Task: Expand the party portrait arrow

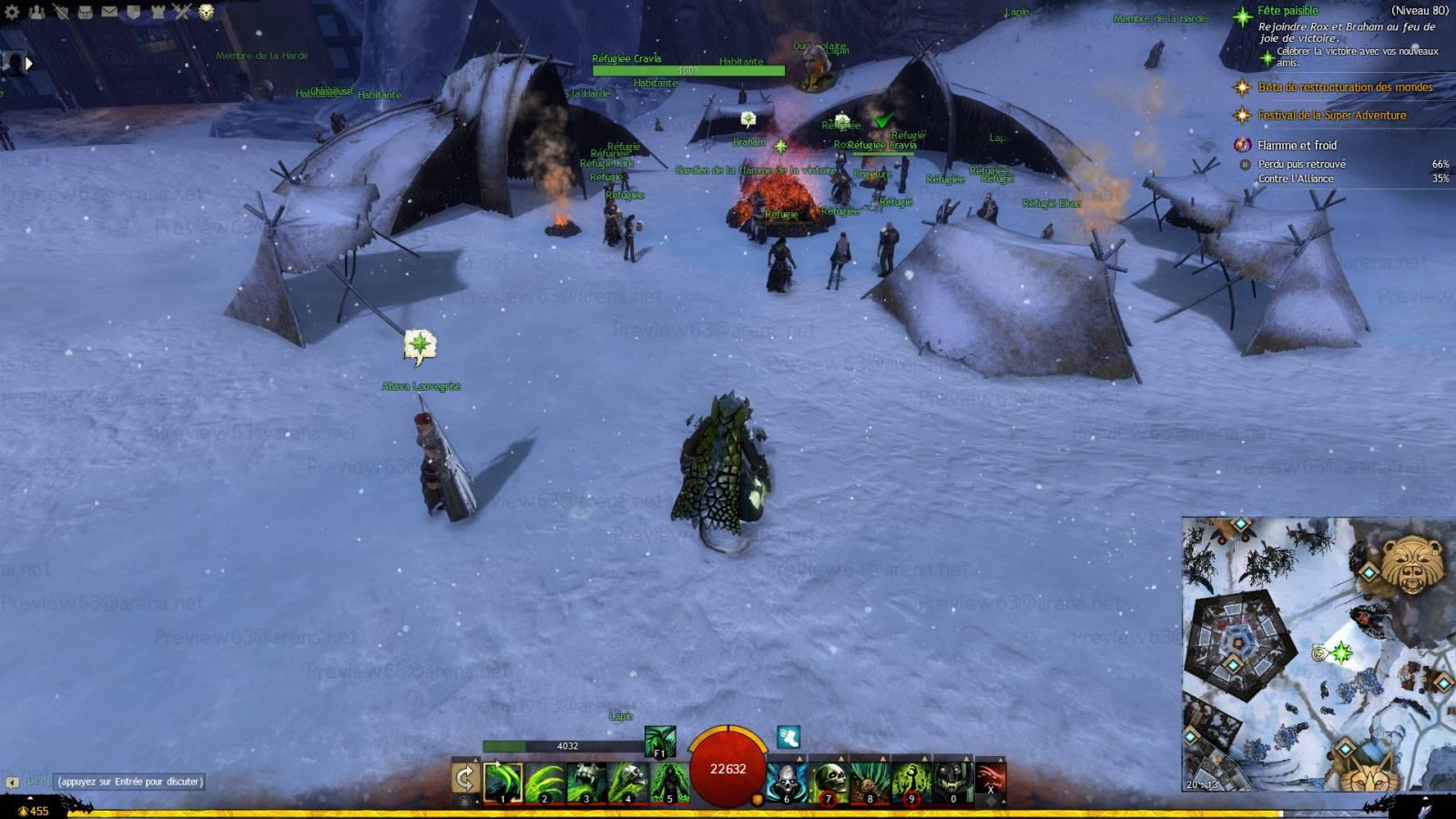Action: [28, 63]
